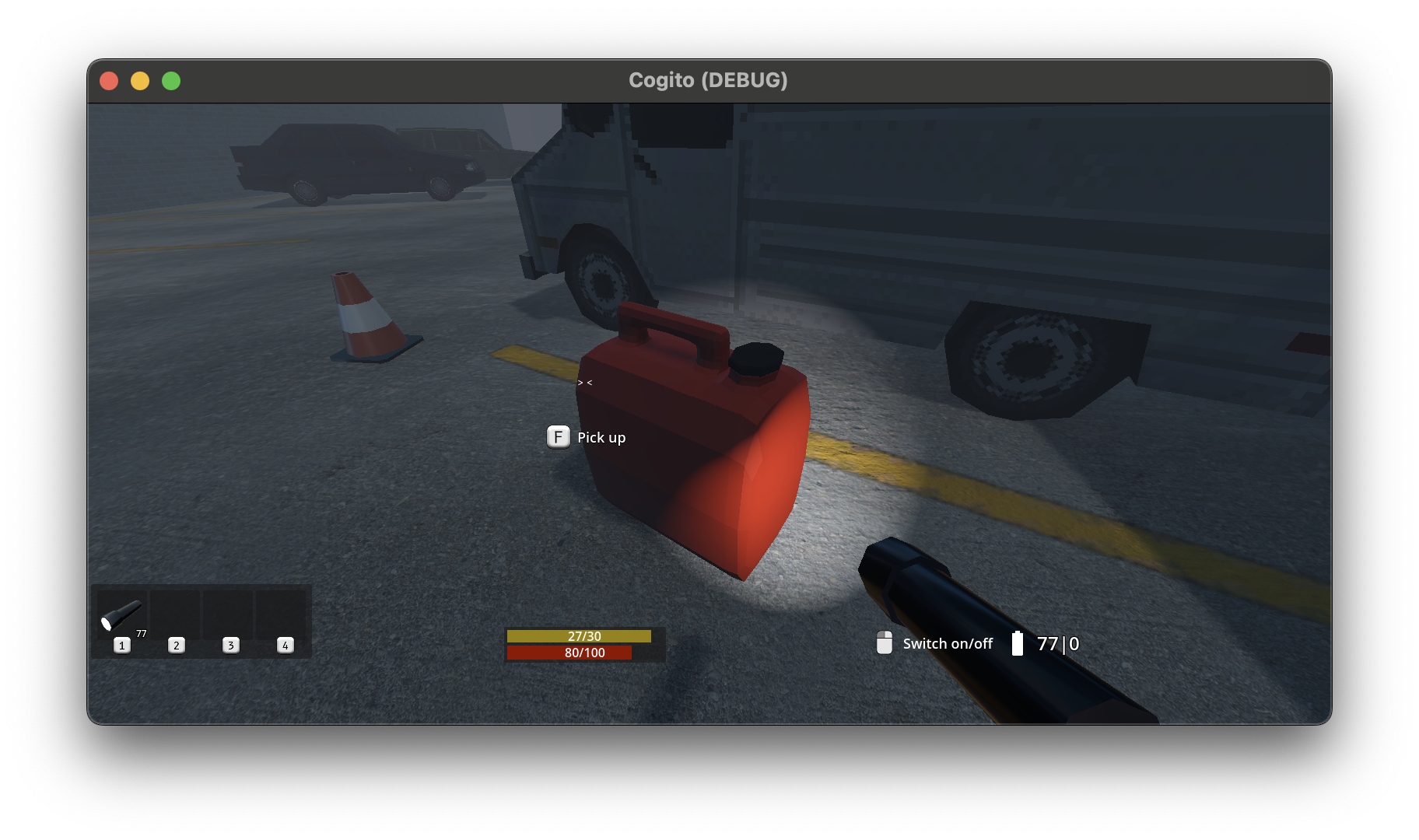Click the key badge labeled 4 in hotbar
The width and height of the screenshot is (1419, 840).
pos(285,645)
